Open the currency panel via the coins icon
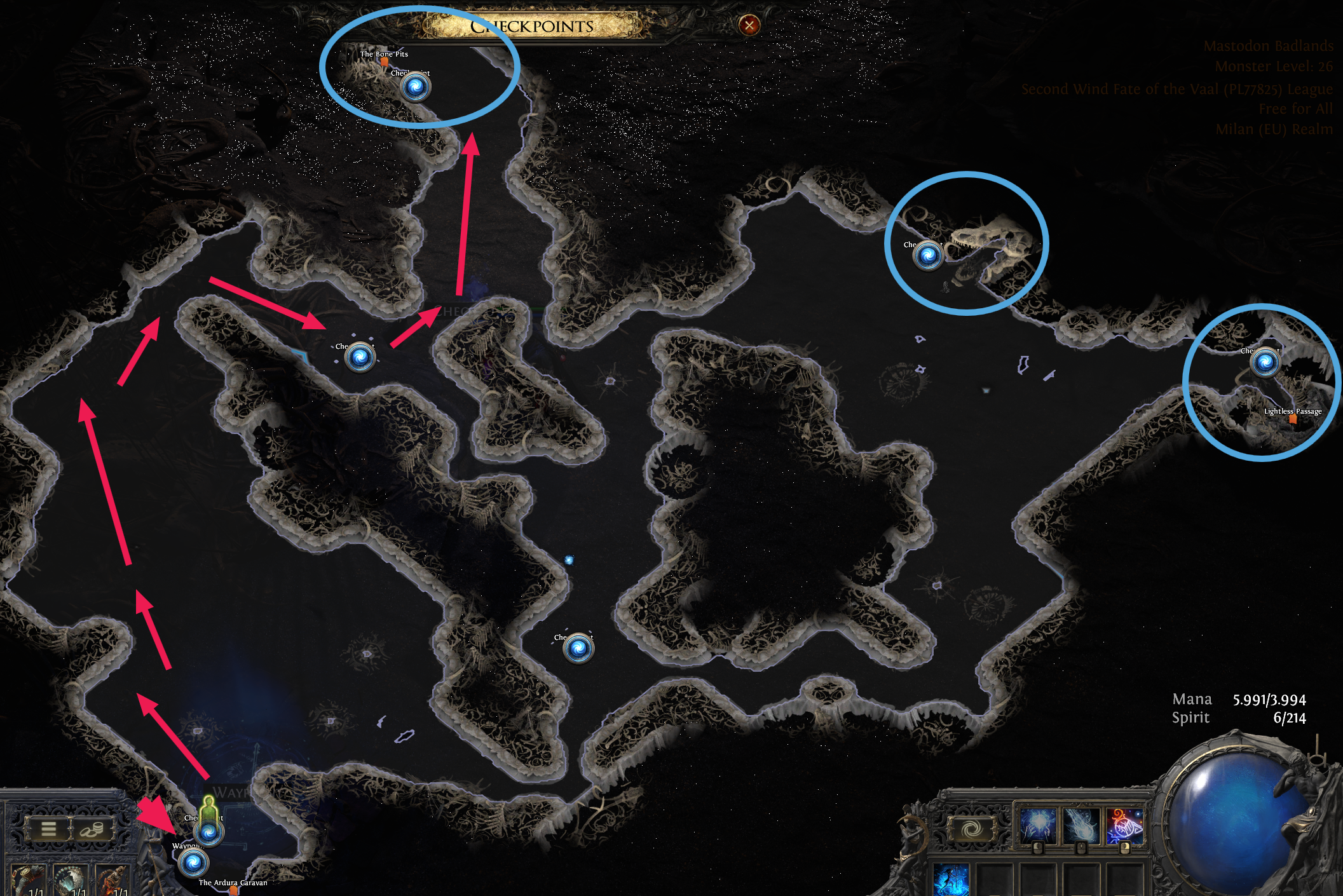This screenshot has width=1343, height=896. point(89,828)
